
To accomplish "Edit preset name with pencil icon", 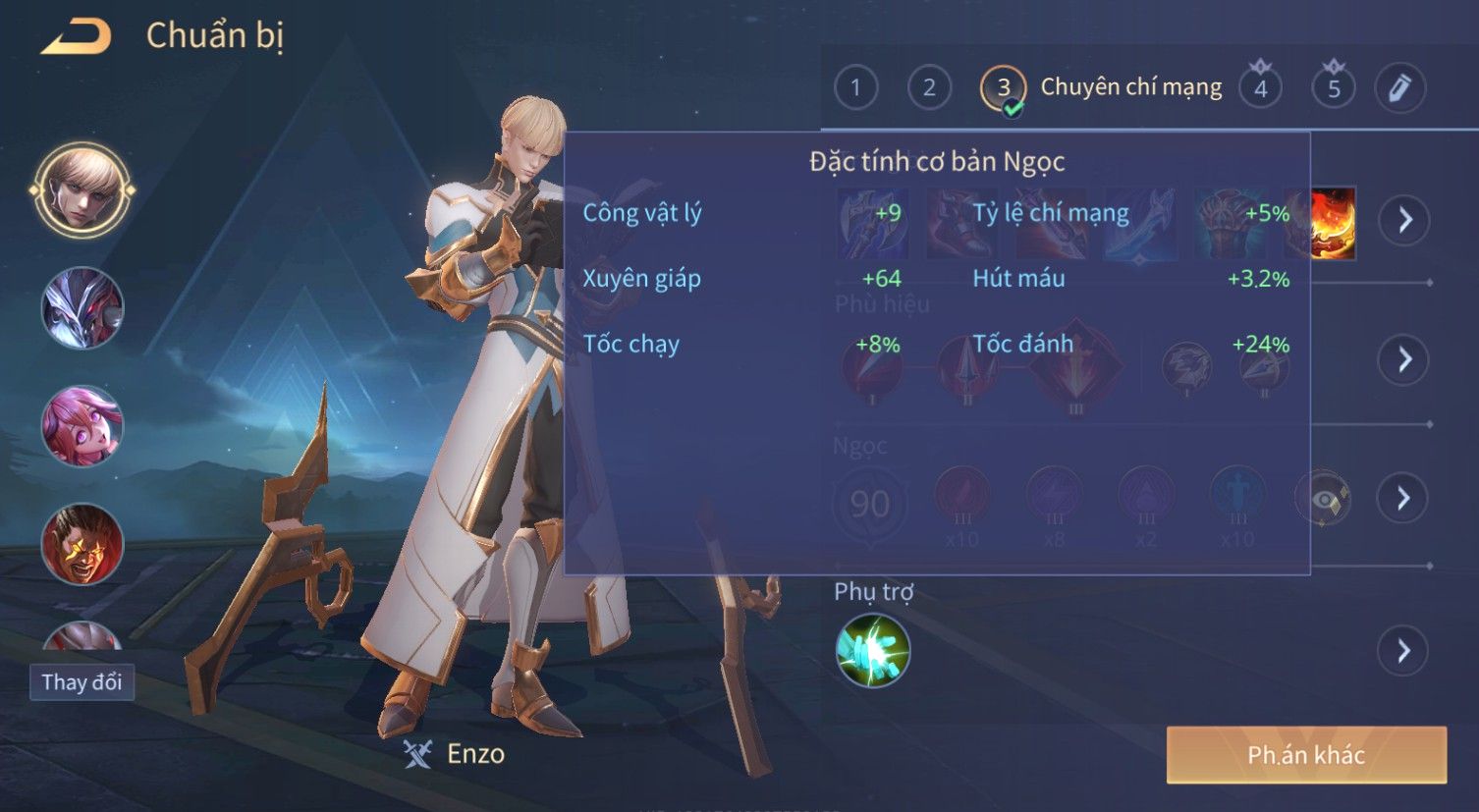I will [1399, 88].
